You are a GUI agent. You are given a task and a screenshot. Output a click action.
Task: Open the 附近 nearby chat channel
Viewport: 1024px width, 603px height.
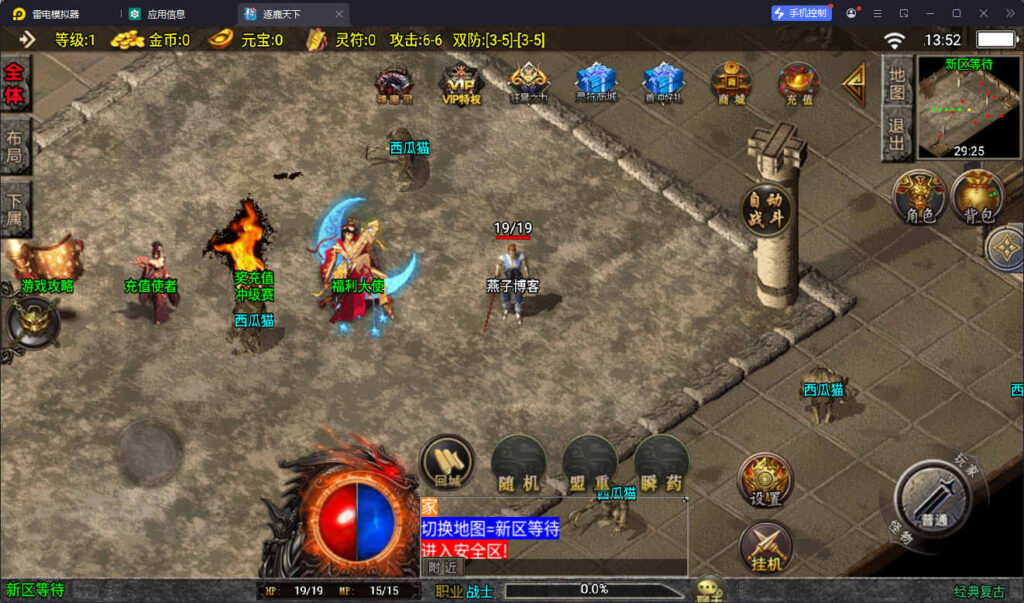point(442,567)
